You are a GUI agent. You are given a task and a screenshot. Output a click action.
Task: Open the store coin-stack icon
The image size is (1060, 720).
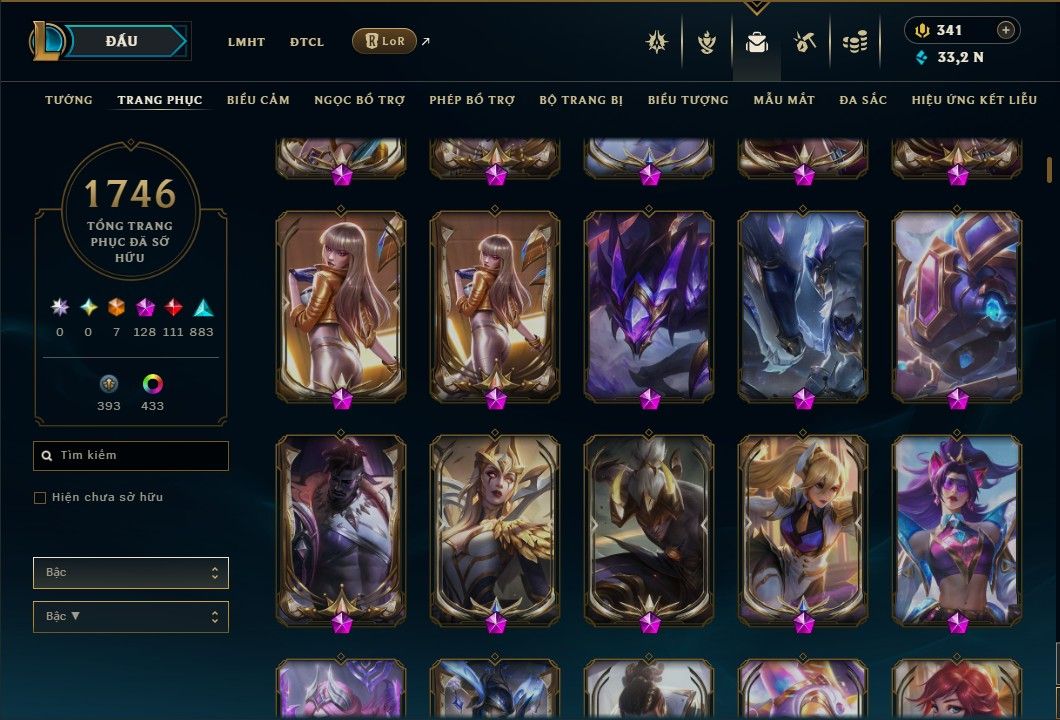coord(854,42)
